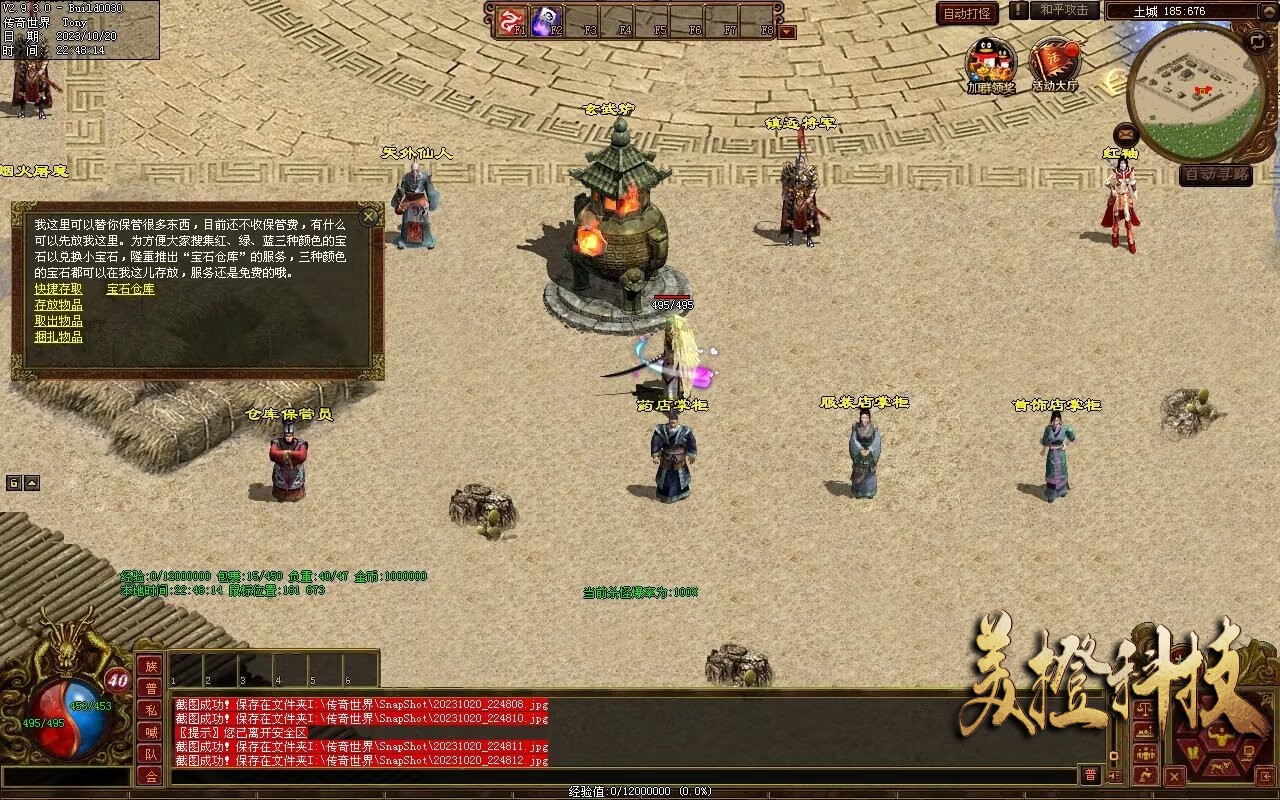Switch chat to the 族 clan channel
The image size is (1280, 800).
(x=150, y=666)
